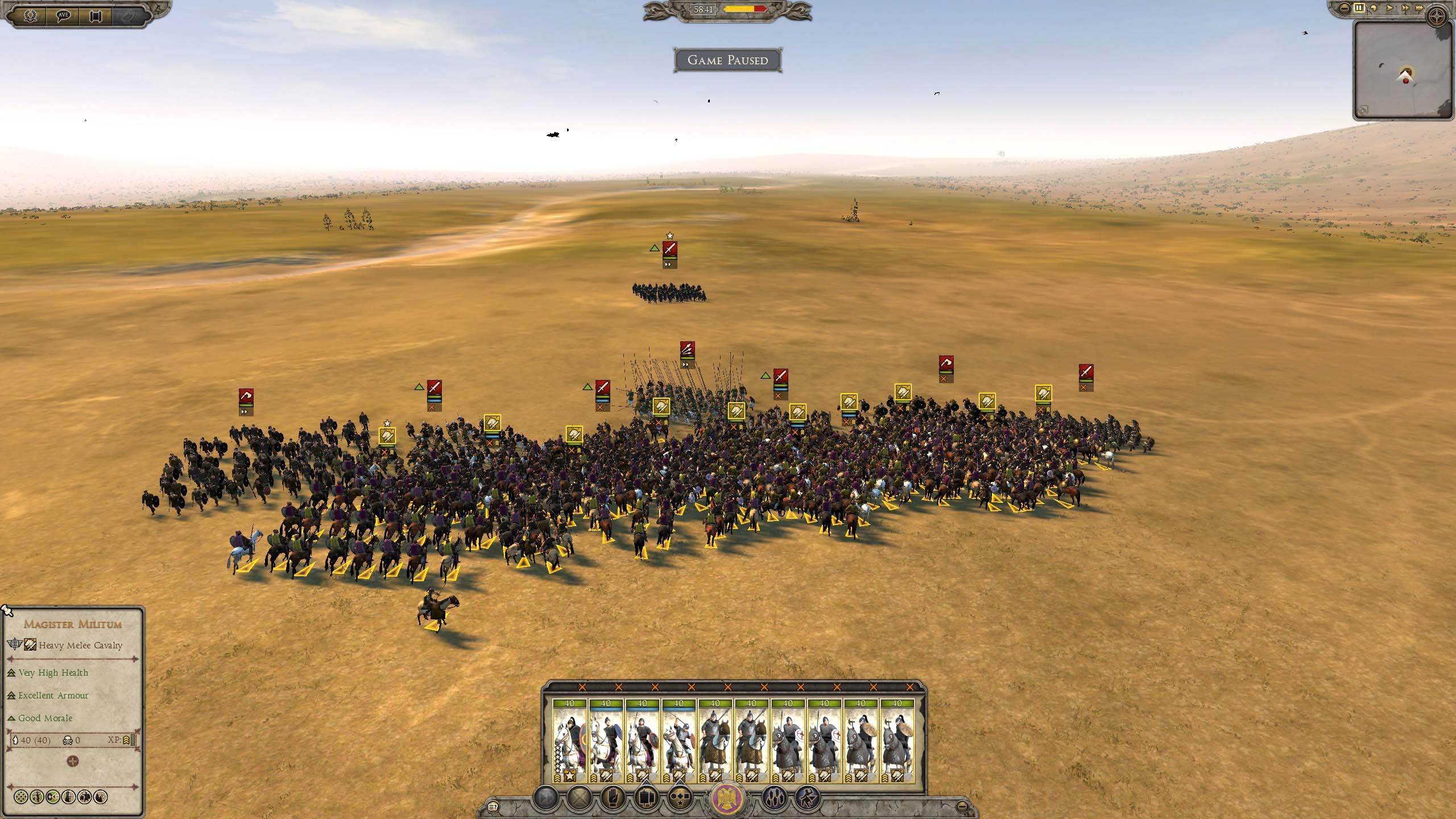This screenshot has height=819, width=1456.
Task: Minimize the unit card panel
Action: 962,806
